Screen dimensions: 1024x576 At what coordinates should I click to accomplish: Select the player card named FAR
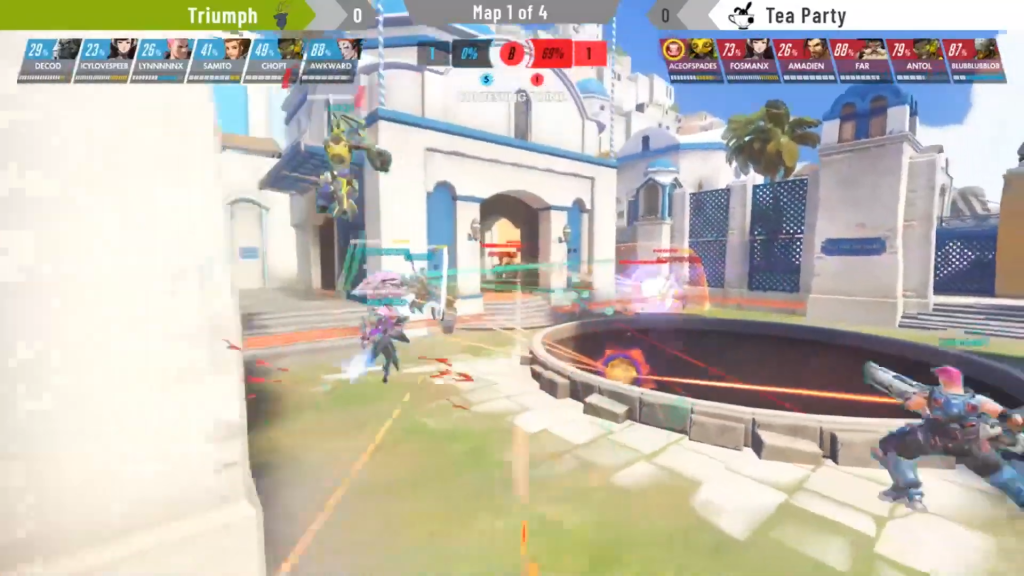coord(860,59)
